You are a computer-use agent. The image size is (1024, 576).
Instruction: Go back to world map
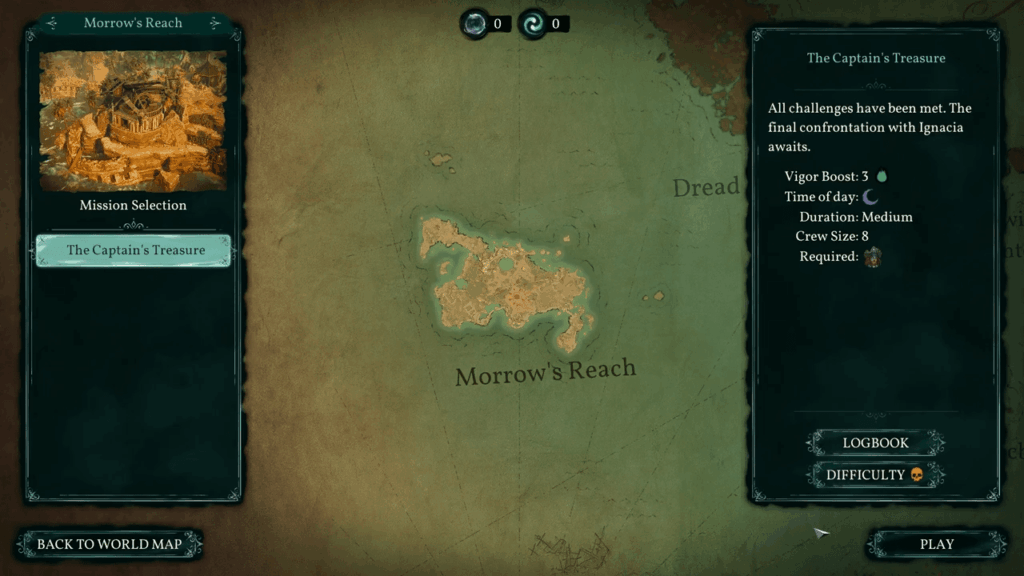pos(109,544)
